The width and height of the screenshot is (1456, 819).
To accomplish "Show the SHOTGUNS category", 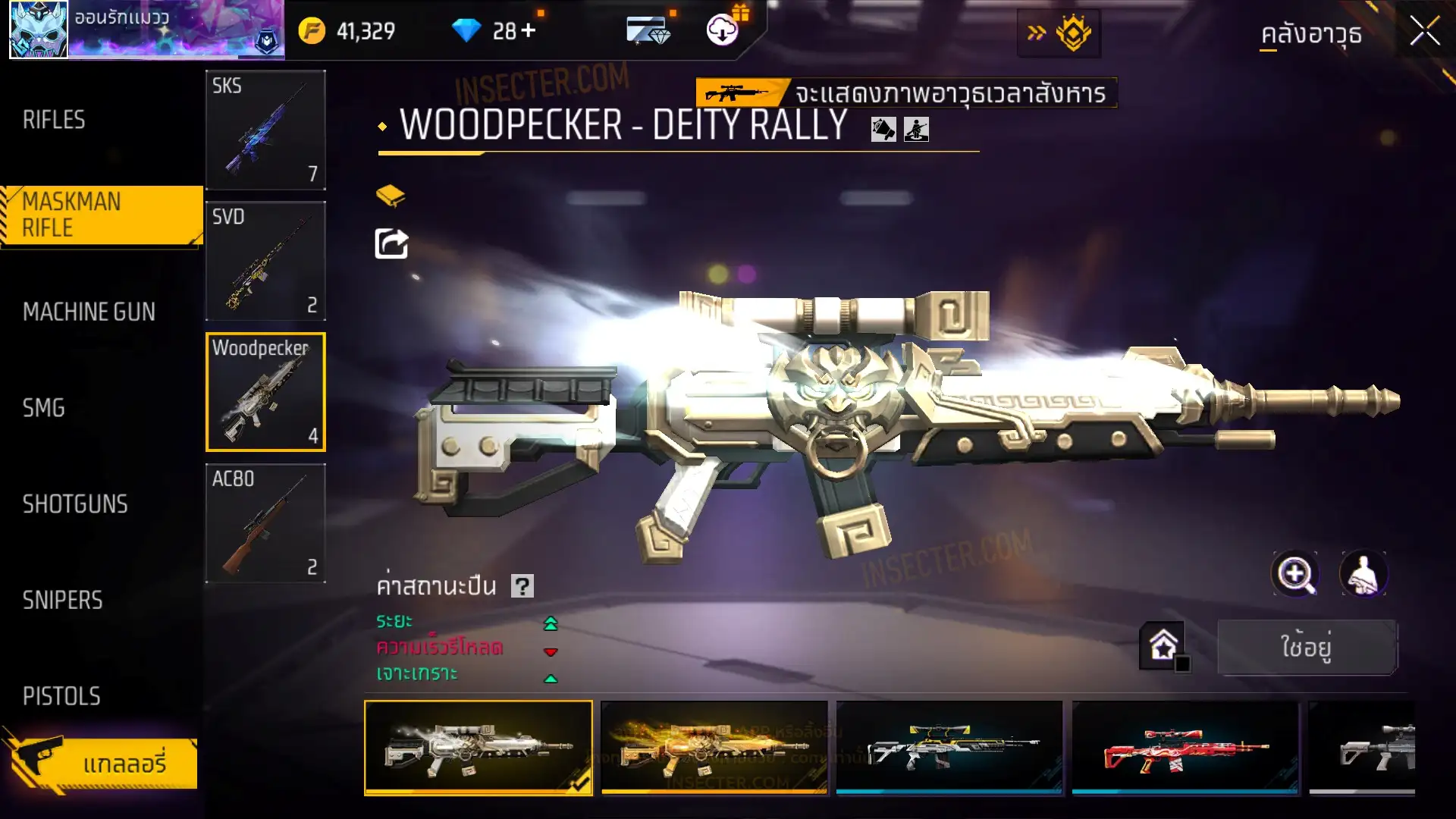I will click(75, 504).
